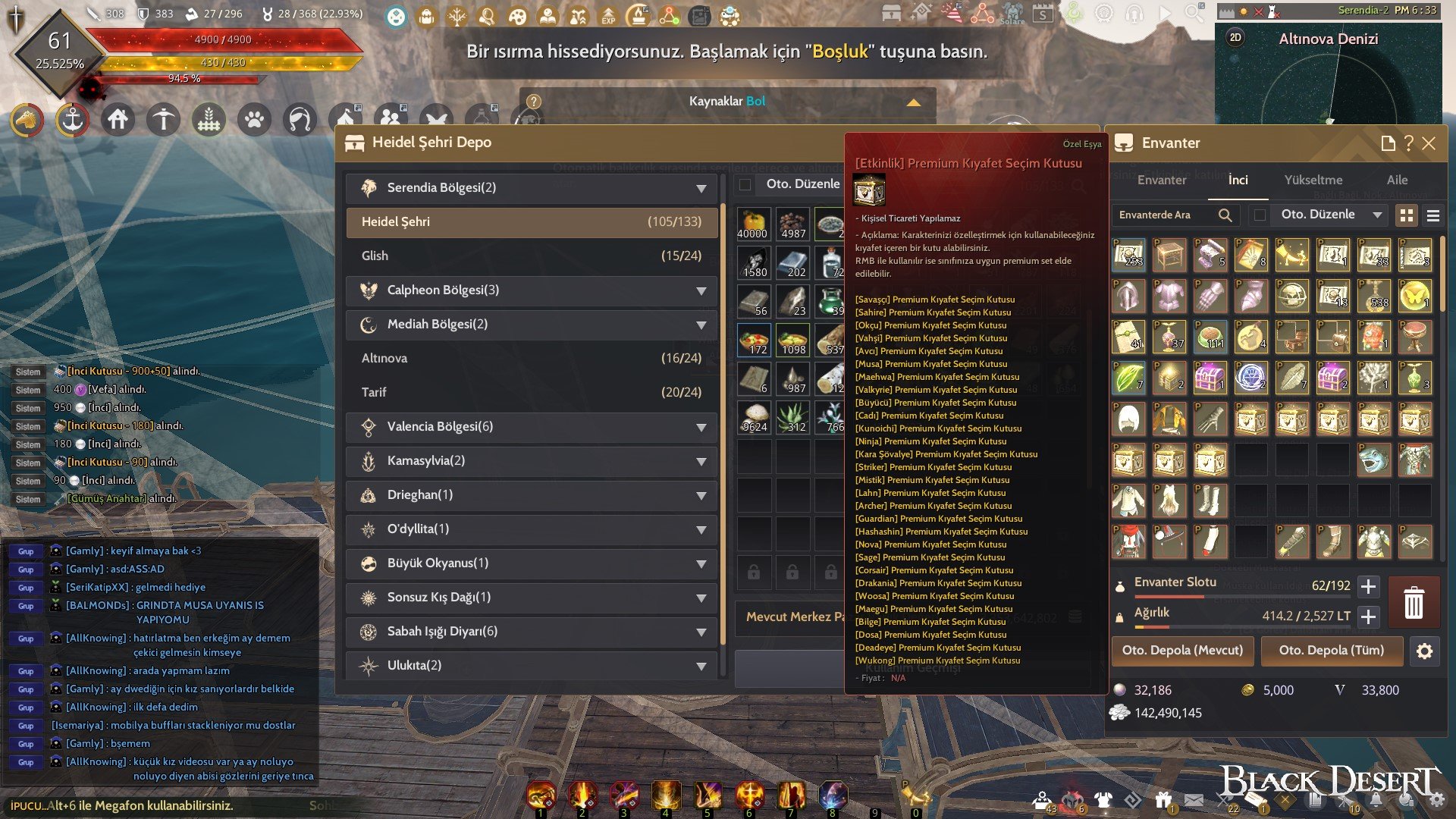Toggle the minimap 2D view button
1456x819 pixels.
pos(1235,38)
